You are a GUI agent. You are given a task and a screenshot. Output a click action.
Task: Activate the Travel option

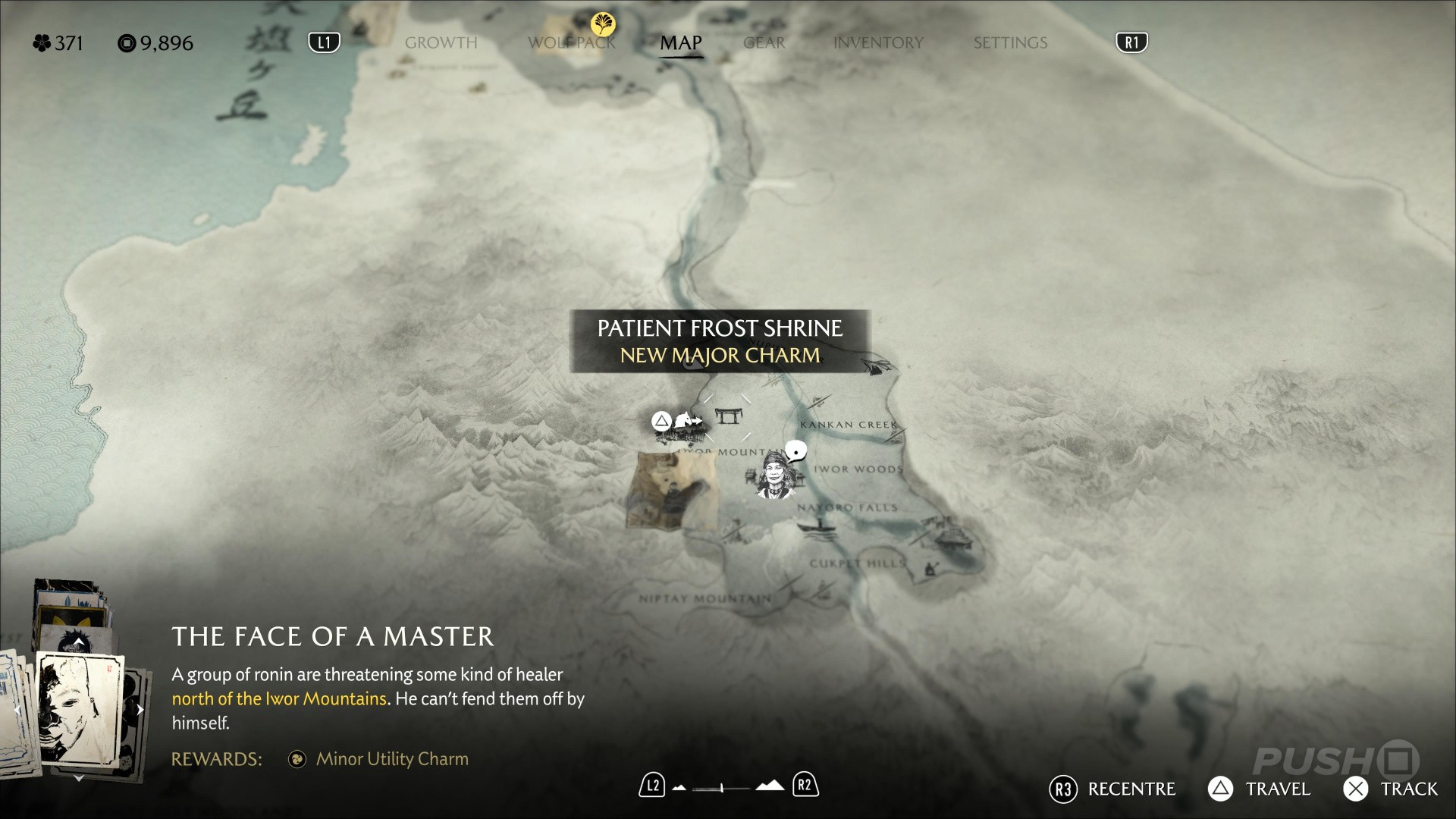point(1259,789)
